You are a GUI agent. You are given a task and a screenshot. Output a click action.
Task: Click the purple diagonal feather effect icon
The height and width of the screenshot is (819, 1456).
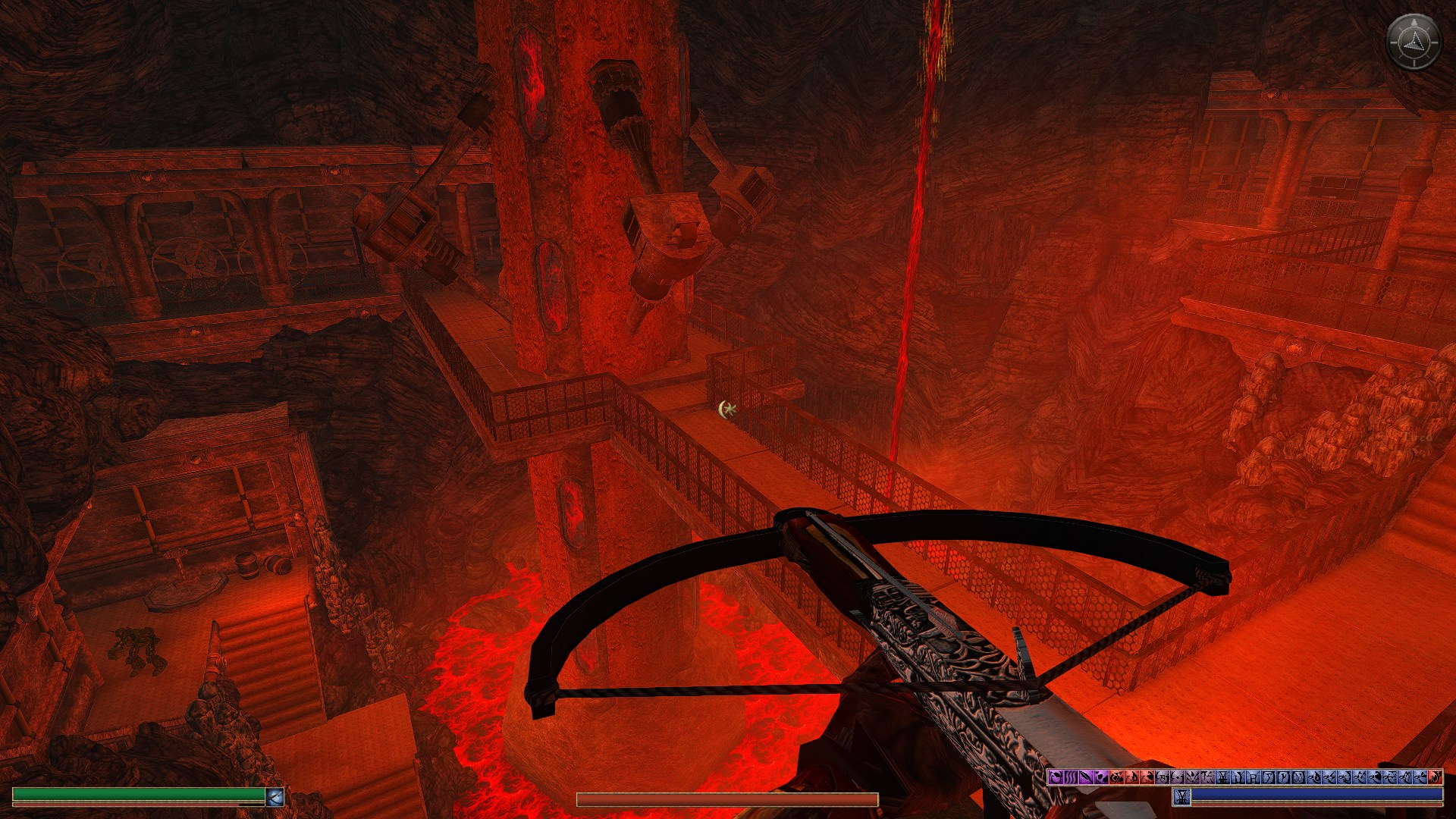tap(1085, 777)
